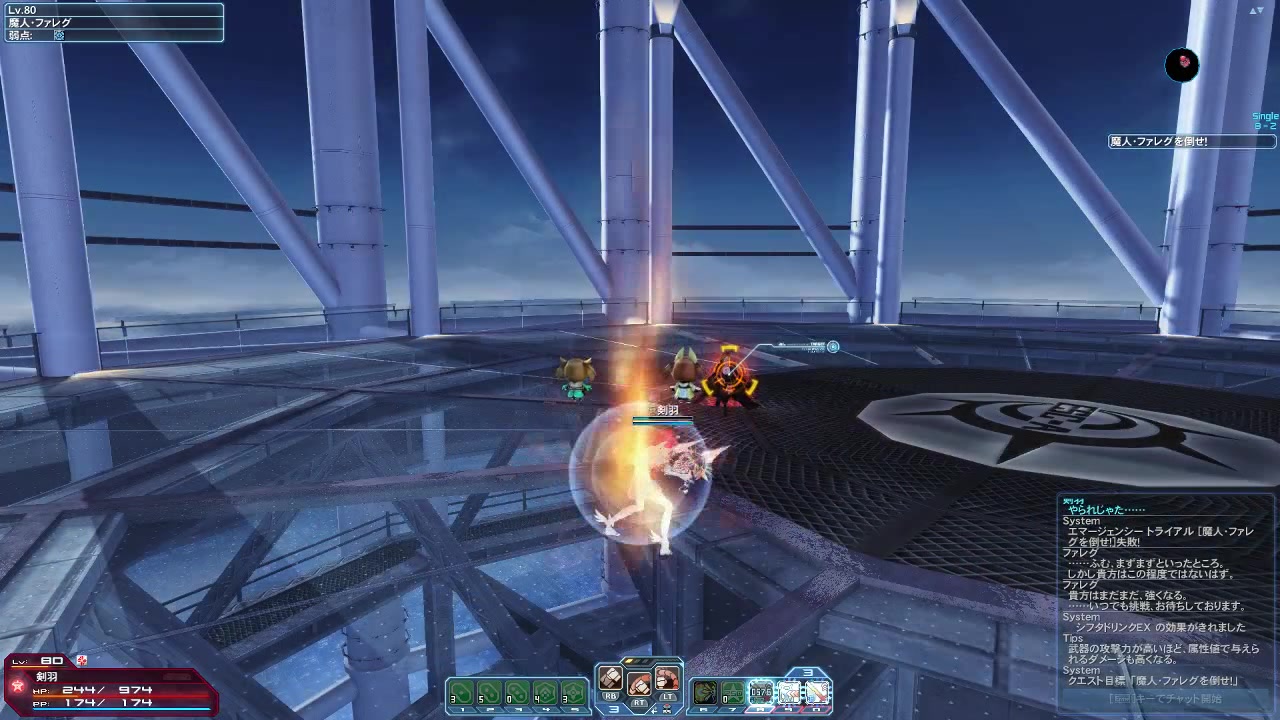Pick the green hexagon item slot showing 4
The height and width of the screenshot is (720, 1280).
tap(545, 692)
